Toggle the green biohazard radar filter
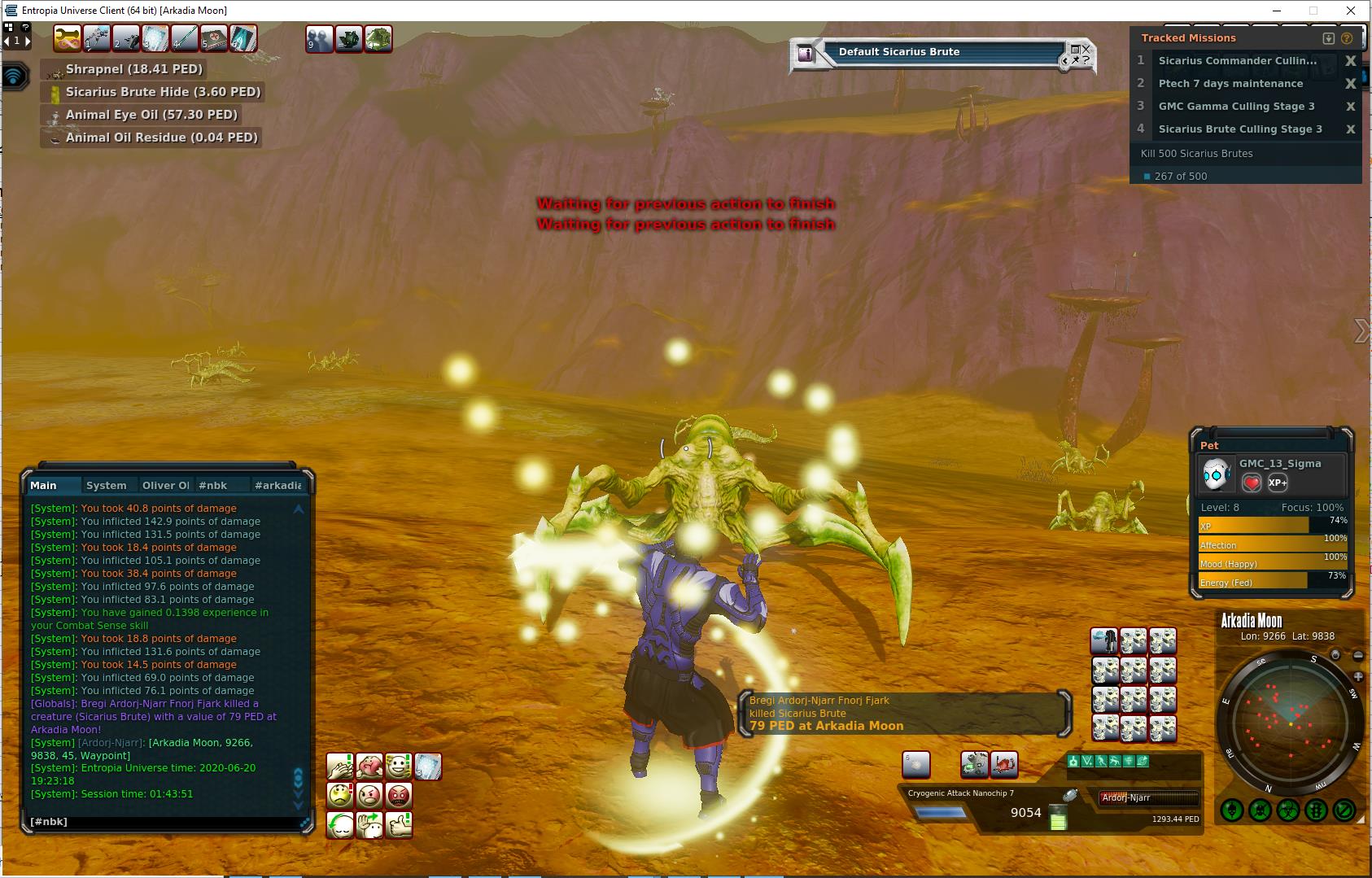 1287,810
